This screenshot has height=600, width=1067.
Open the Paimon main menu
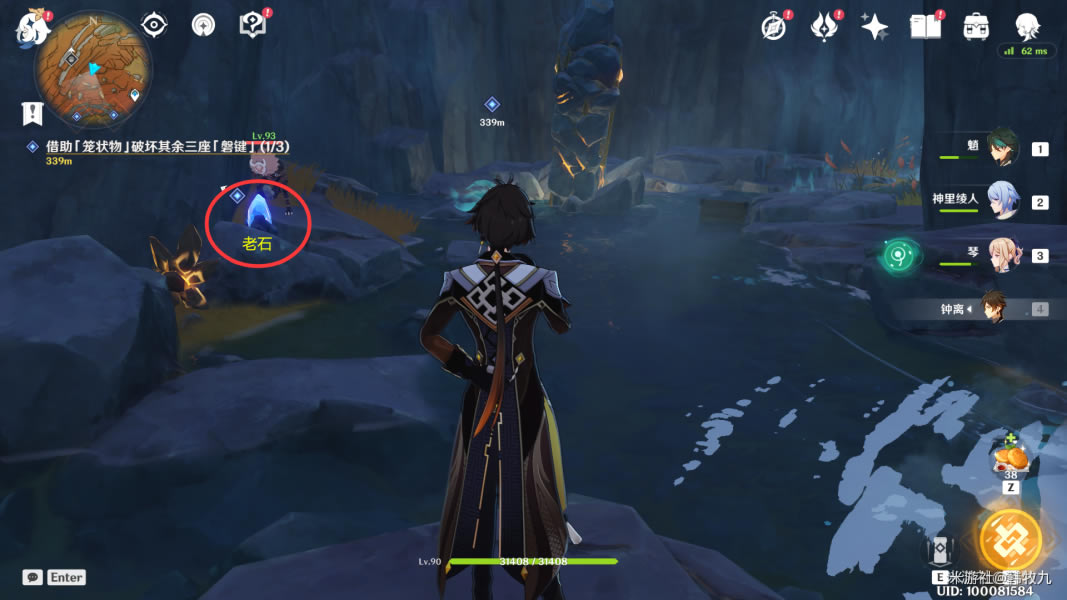(x=34, y=28)
